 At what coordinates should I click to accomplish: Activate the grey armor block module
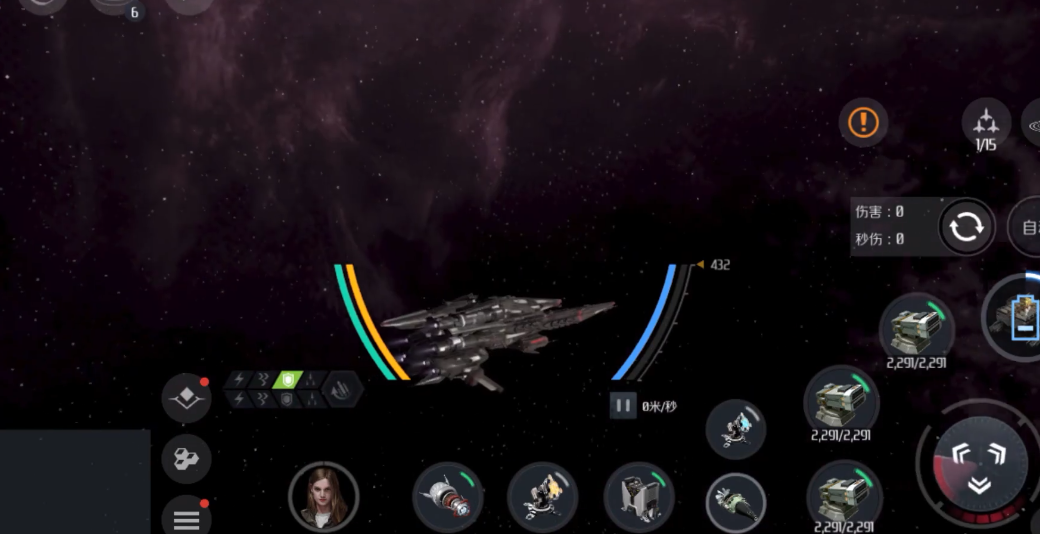(638, 497)
